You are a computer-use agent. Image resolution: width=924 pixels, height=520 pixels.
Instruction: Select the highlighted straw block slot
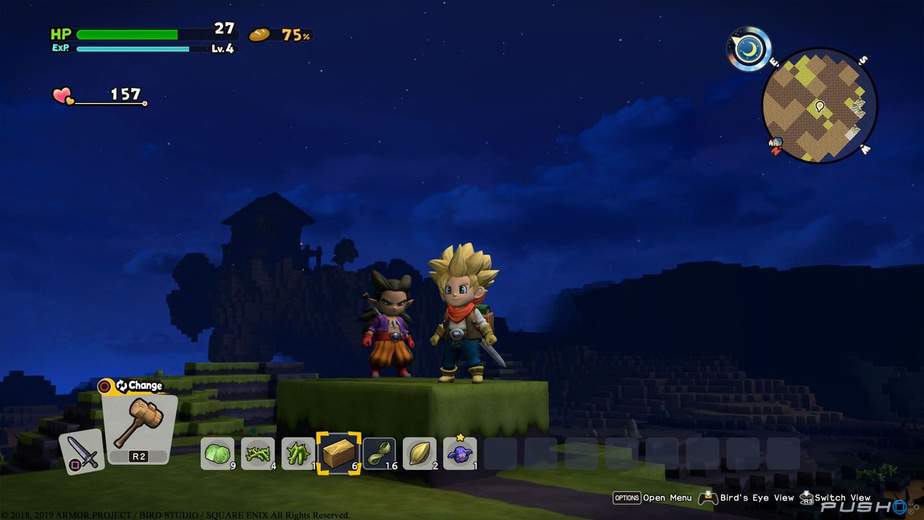pyautogui.click(x=338, y=453)
